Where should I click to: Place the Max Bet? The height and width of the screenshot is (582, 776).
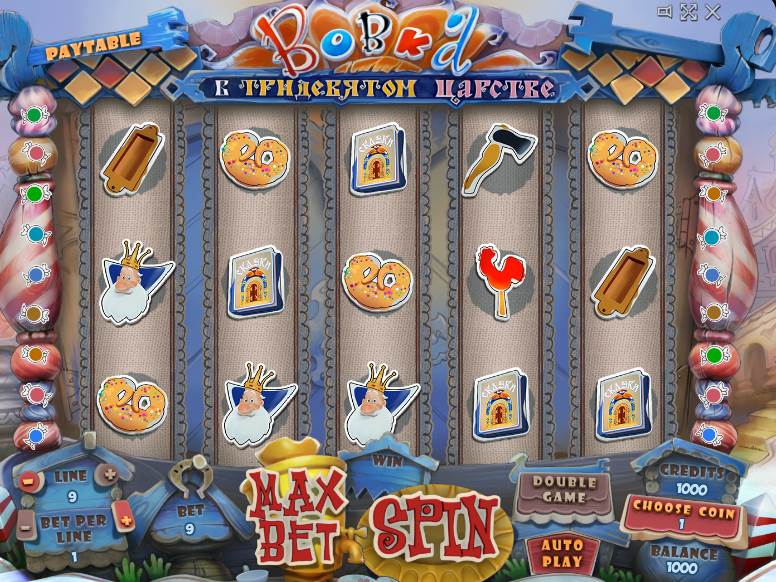pos(297,517)
